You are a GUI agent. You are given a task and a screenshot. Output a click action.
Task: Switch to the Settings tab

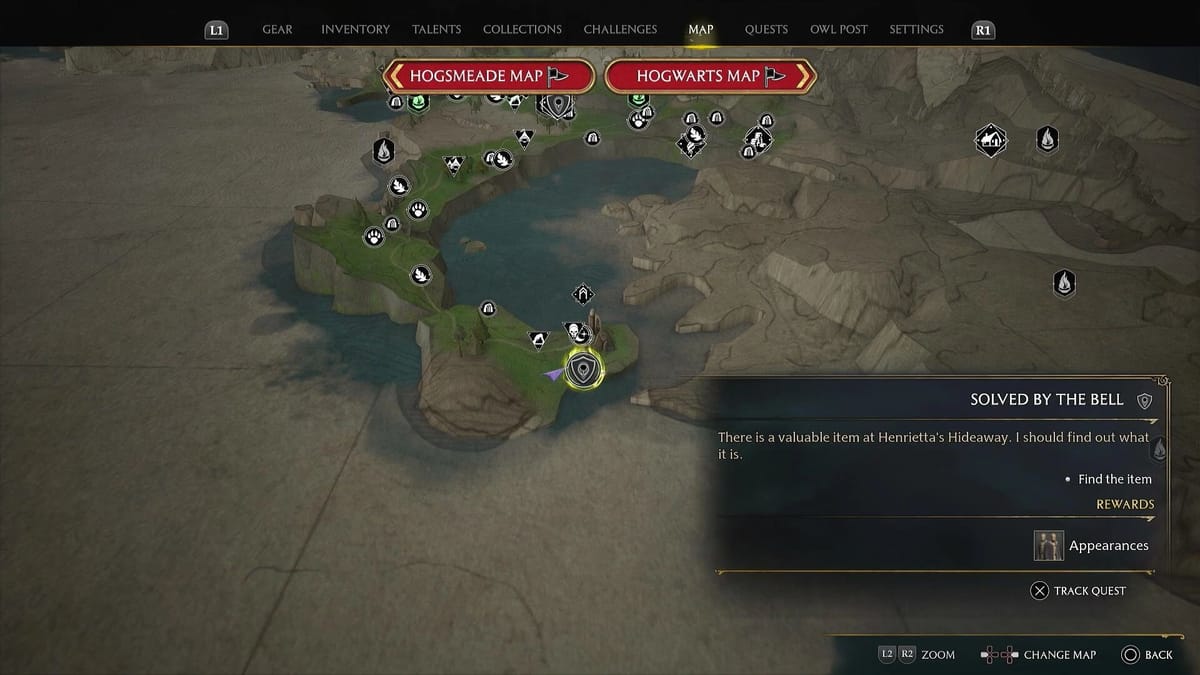coord(916,30)
